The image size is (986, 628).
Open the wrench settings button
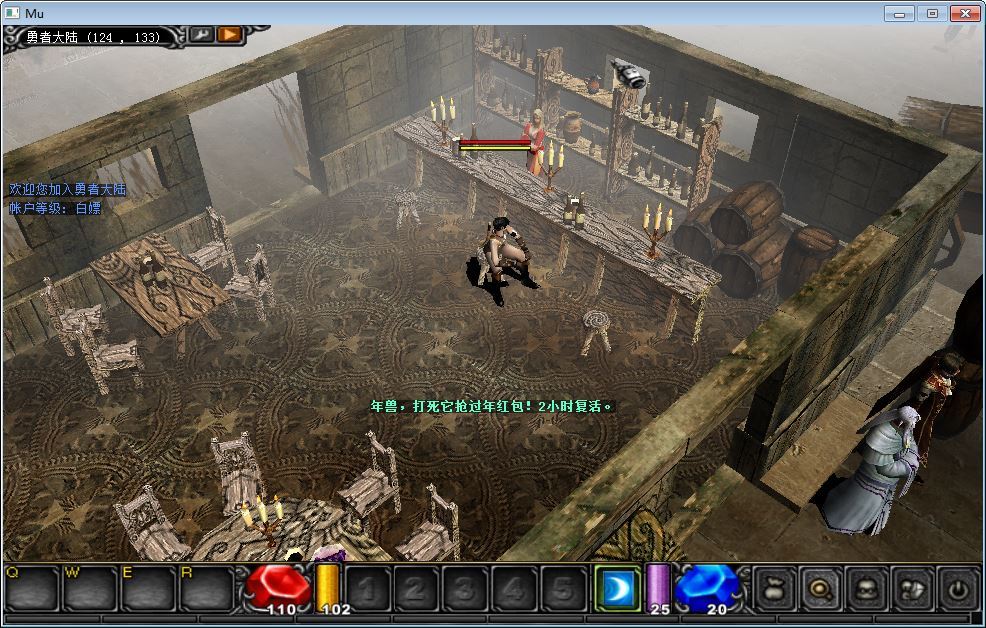pyautogui.click(x=201, y=34)
